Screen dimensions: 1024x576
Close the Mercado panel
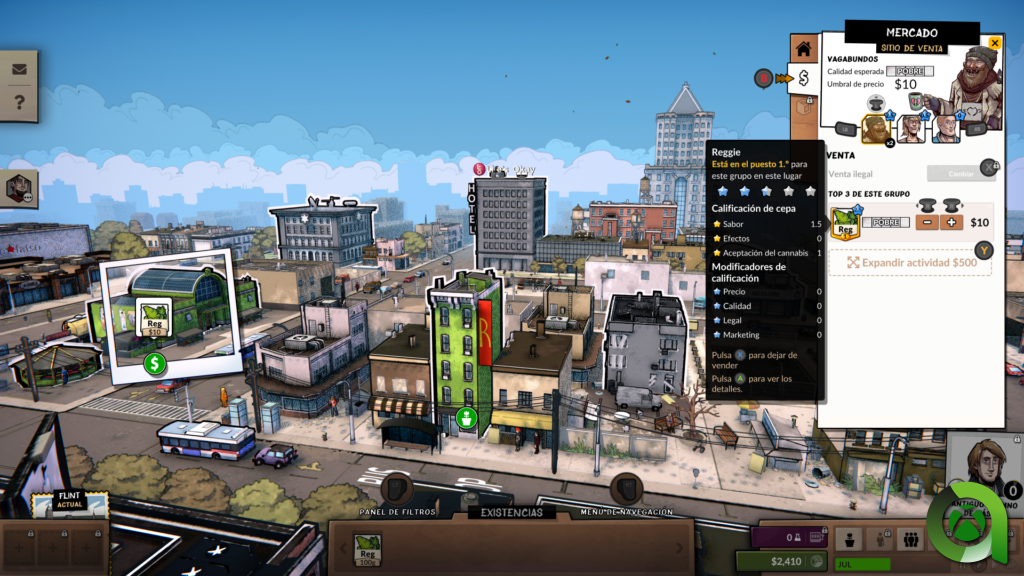click(x=994, y=43)
